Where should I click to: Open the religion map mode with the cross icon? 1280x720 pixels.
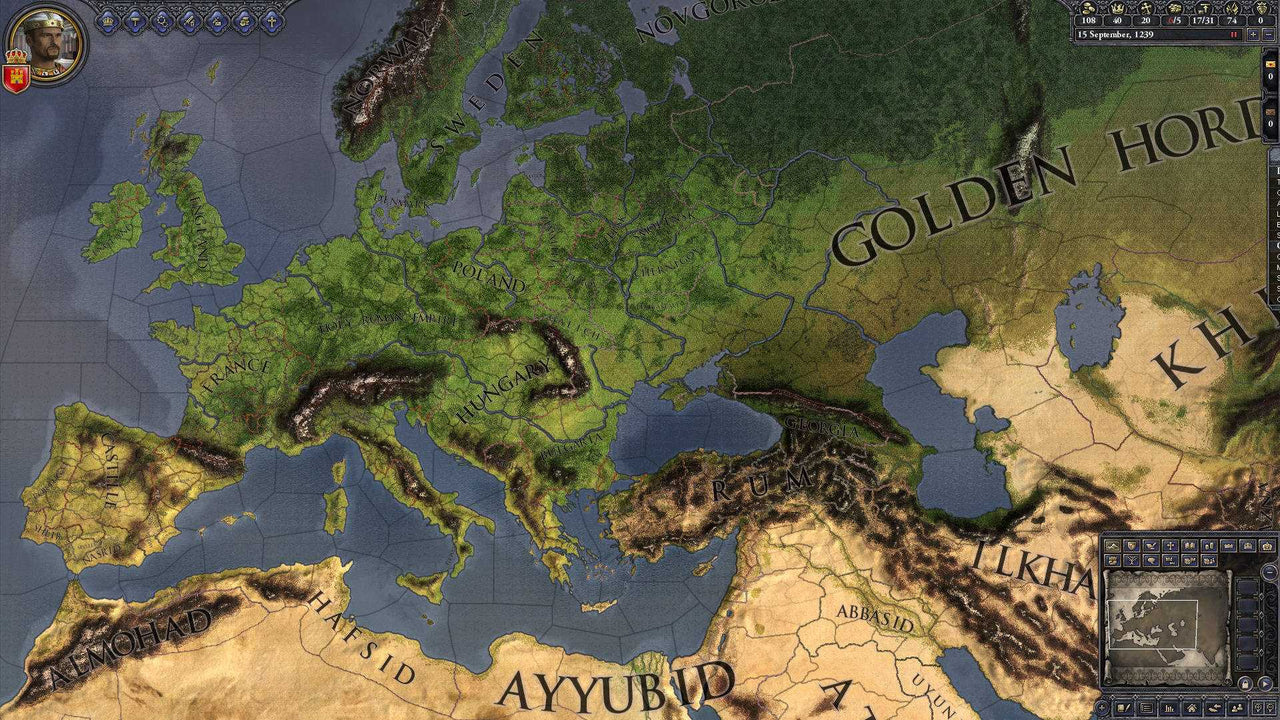coord(1170,545)
